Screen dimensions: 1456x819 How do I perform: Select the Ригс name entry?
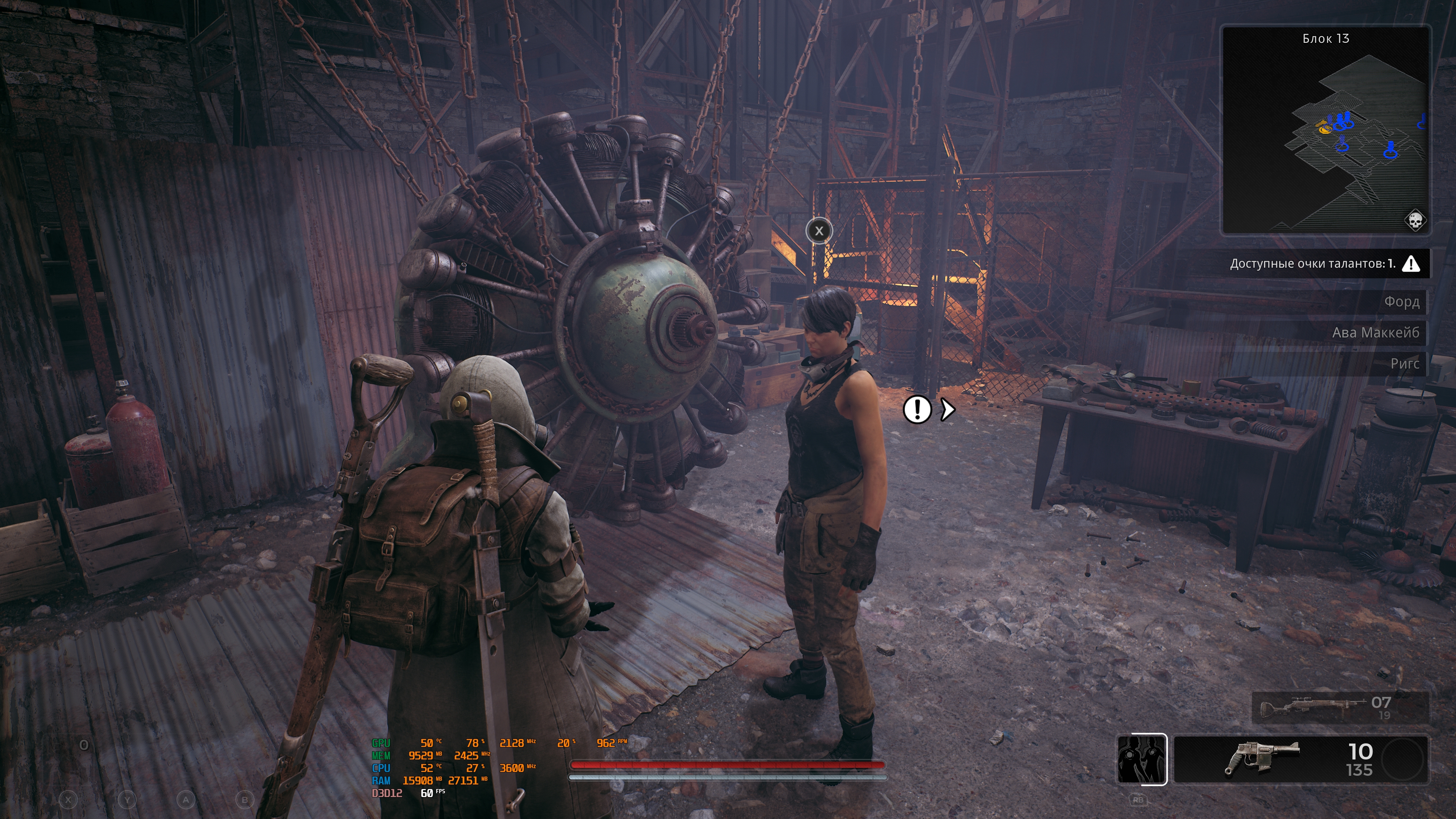click(1404, 364)
